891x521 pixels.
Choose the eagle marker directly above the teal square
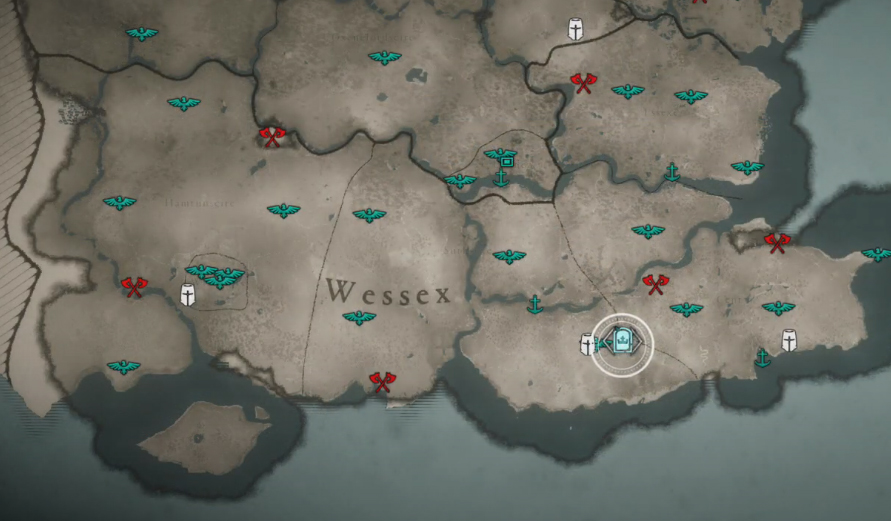(499, 153)
